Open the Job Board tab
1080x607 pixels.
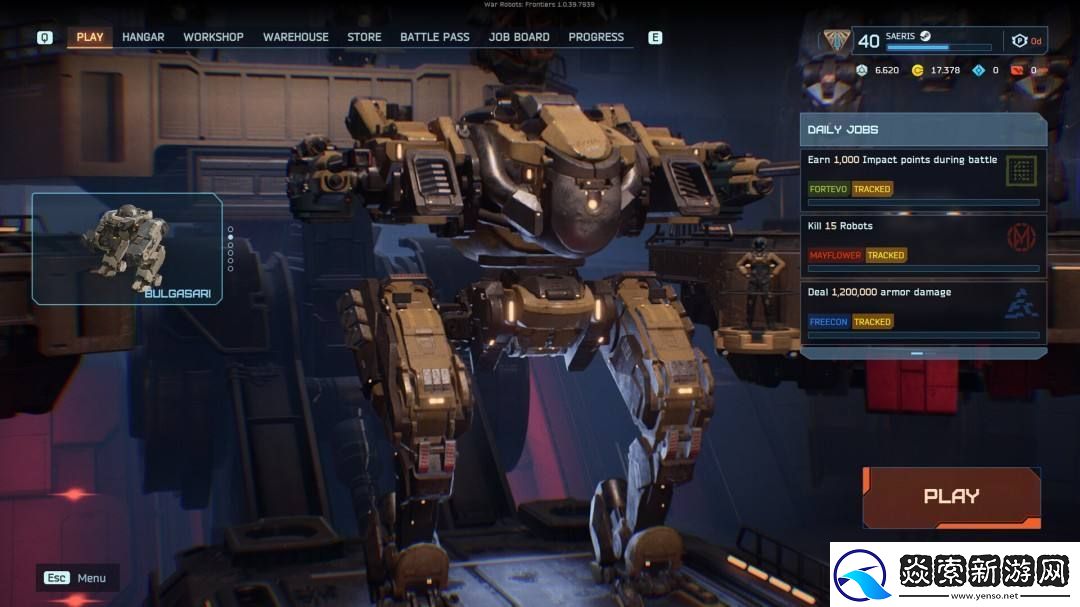click(x=519, y=37)
